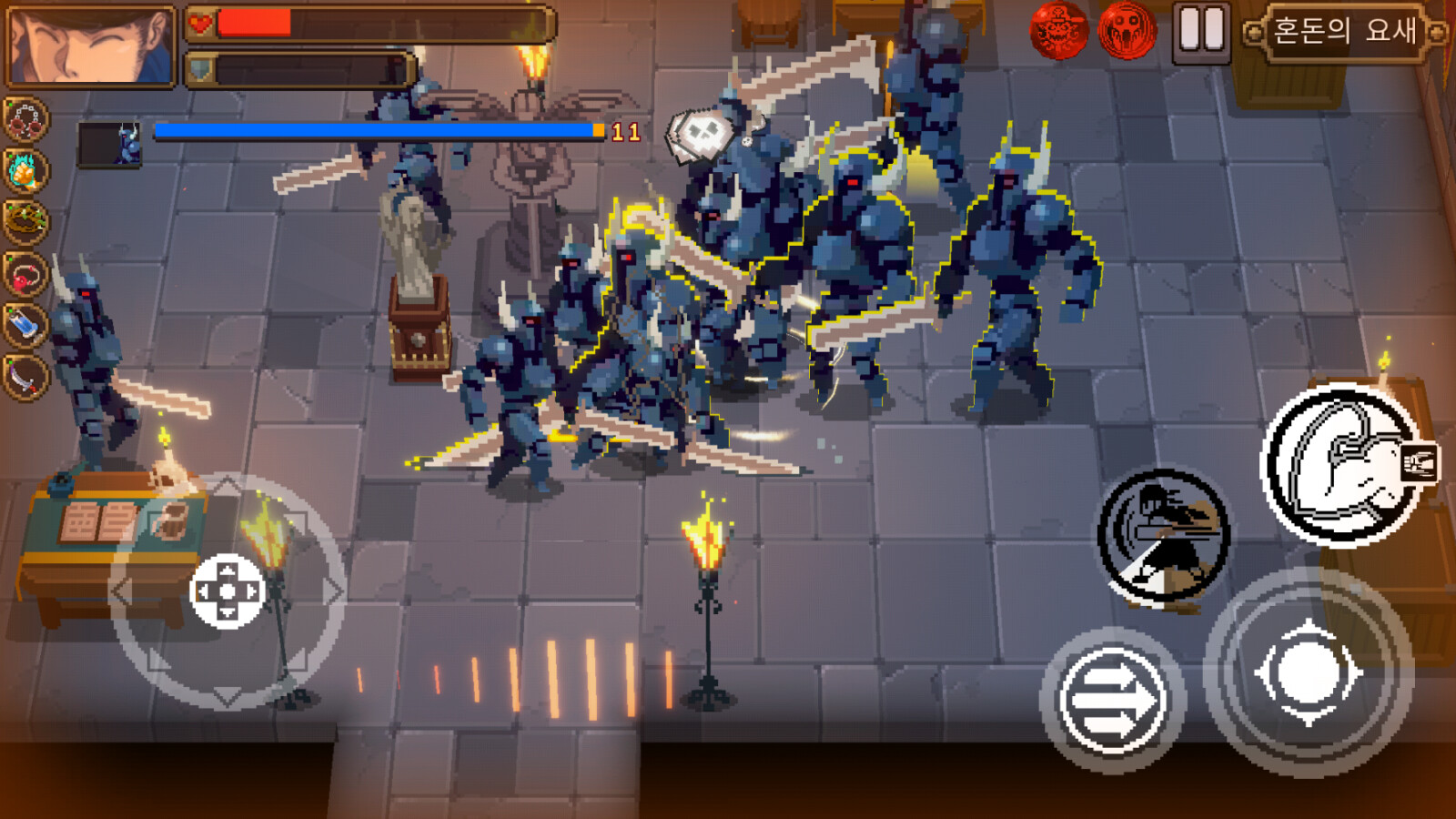
Task: Tap the main attack button
Action: [x=1309, y=673]
